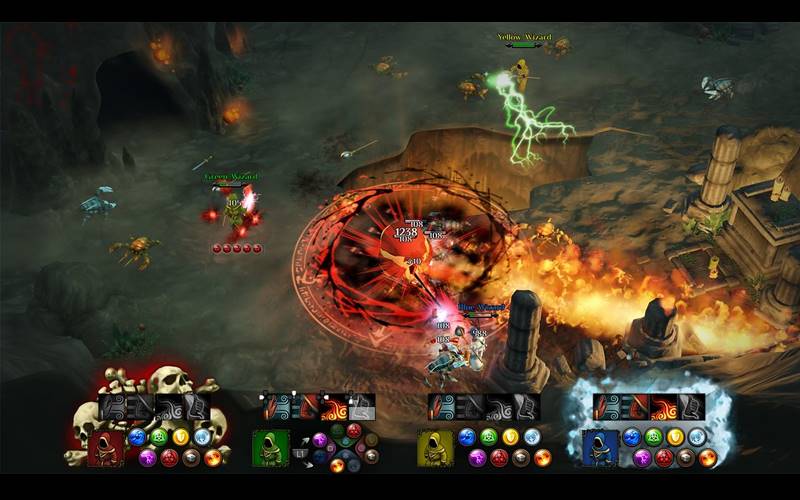
Task: Click the red wizard's hooded portrait
Action: tap(105, 447)
